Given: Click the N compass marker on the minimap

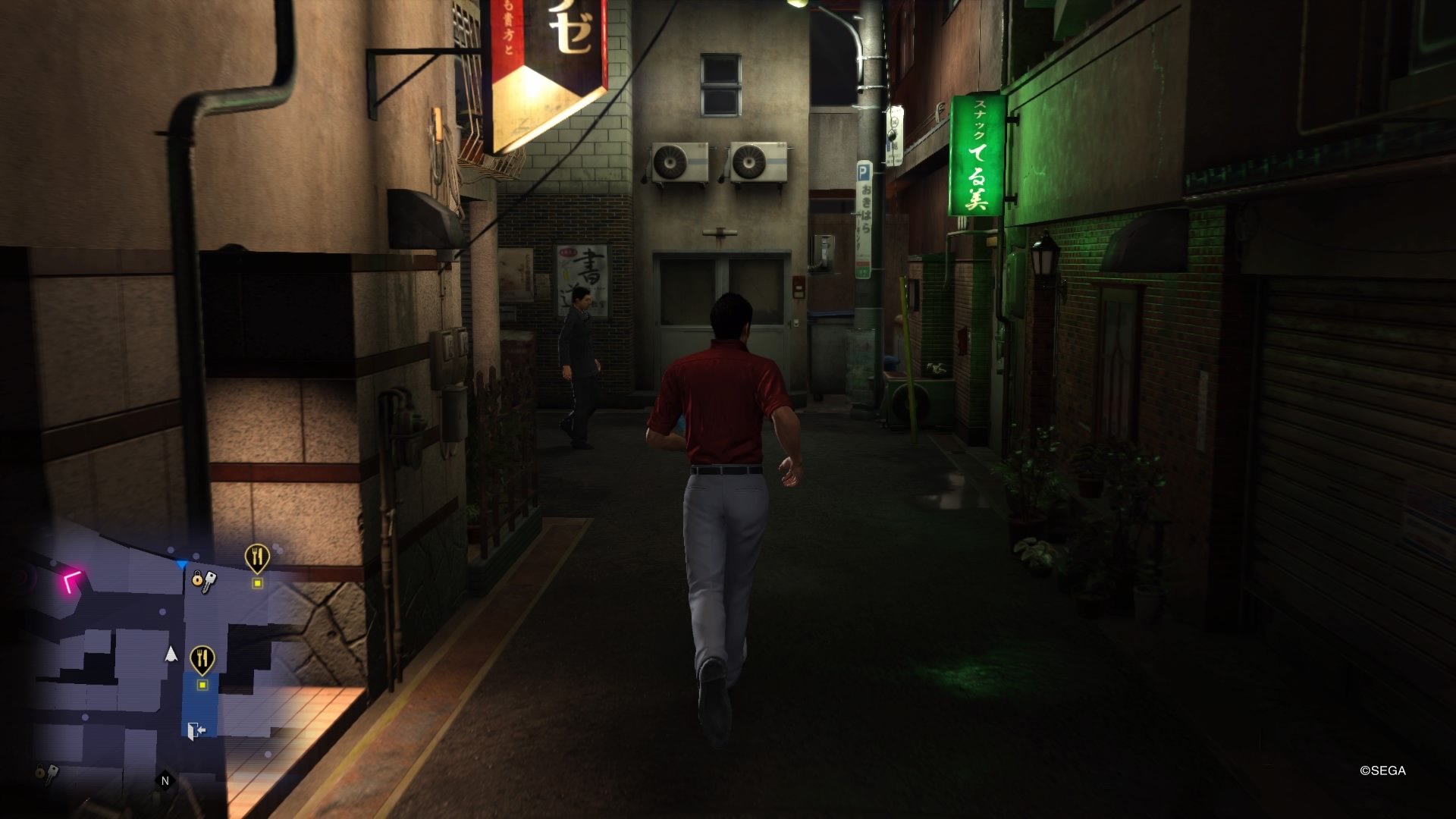Looking at the screenshot, I should (165, 779).
